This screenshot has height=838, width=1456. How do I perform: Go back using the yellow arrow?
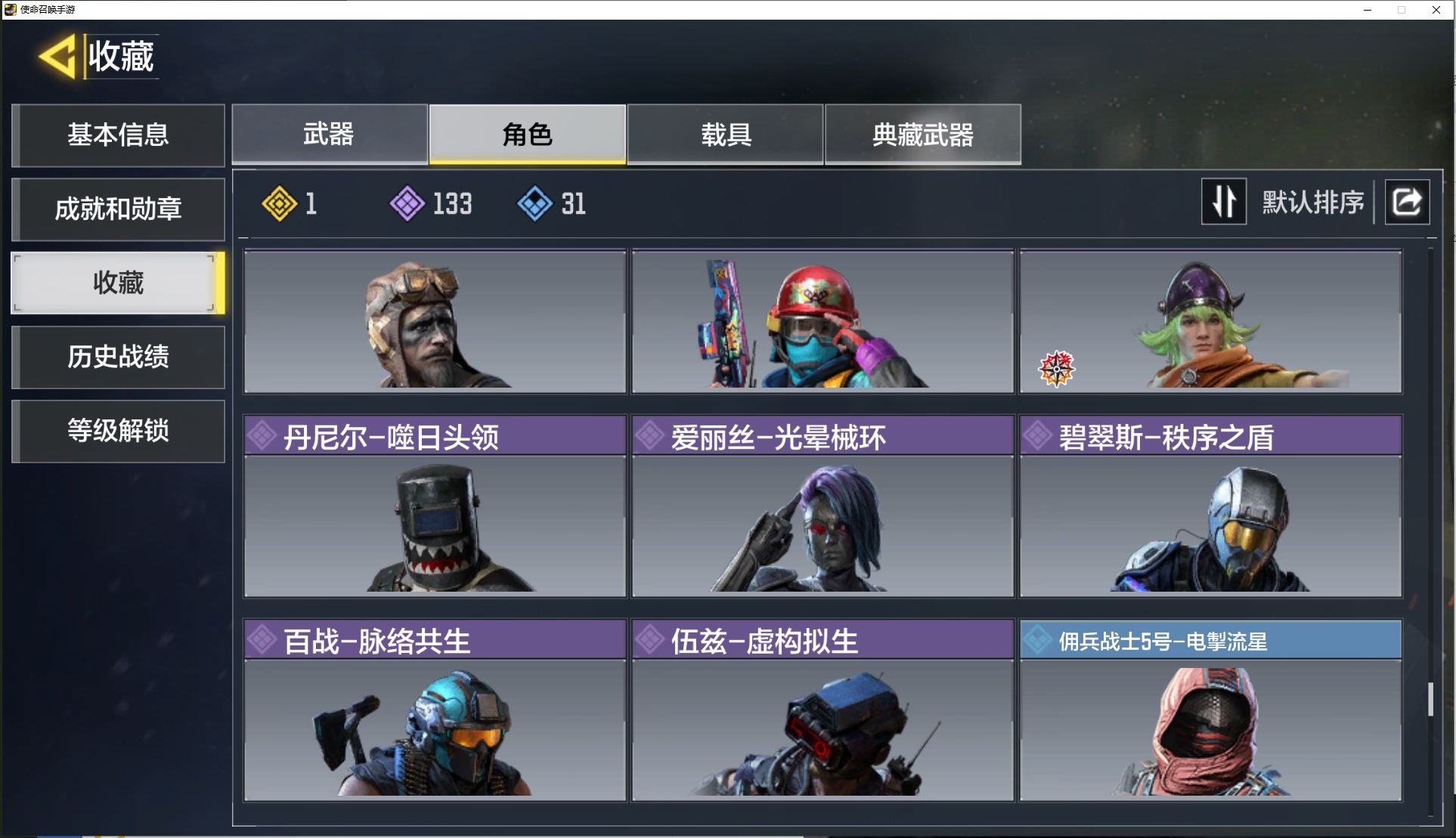click(x=57, y=57)
